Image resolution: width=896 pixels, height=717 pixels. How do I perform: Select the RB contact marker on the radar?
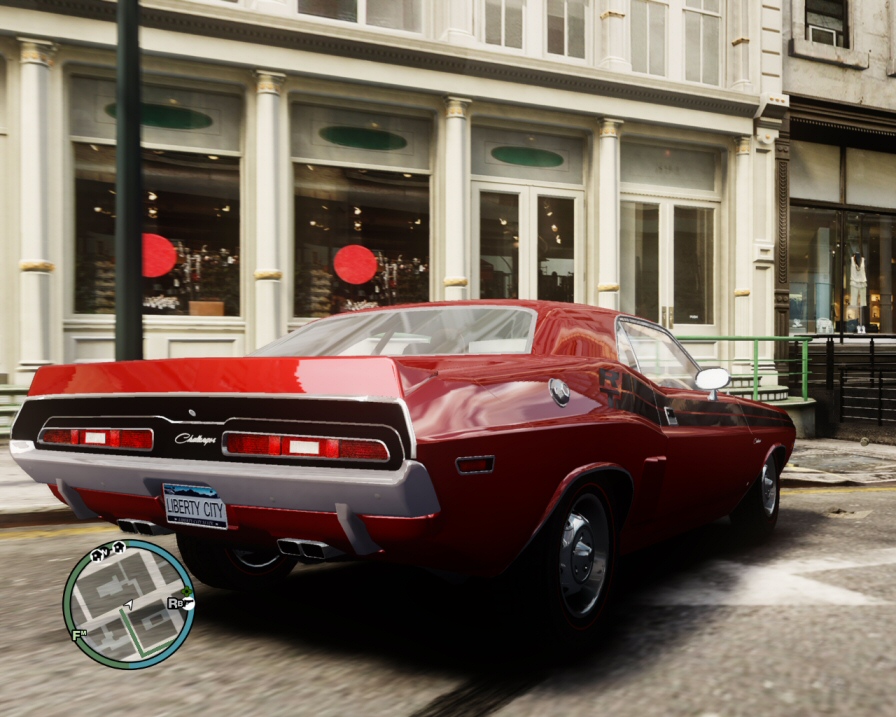177,603
